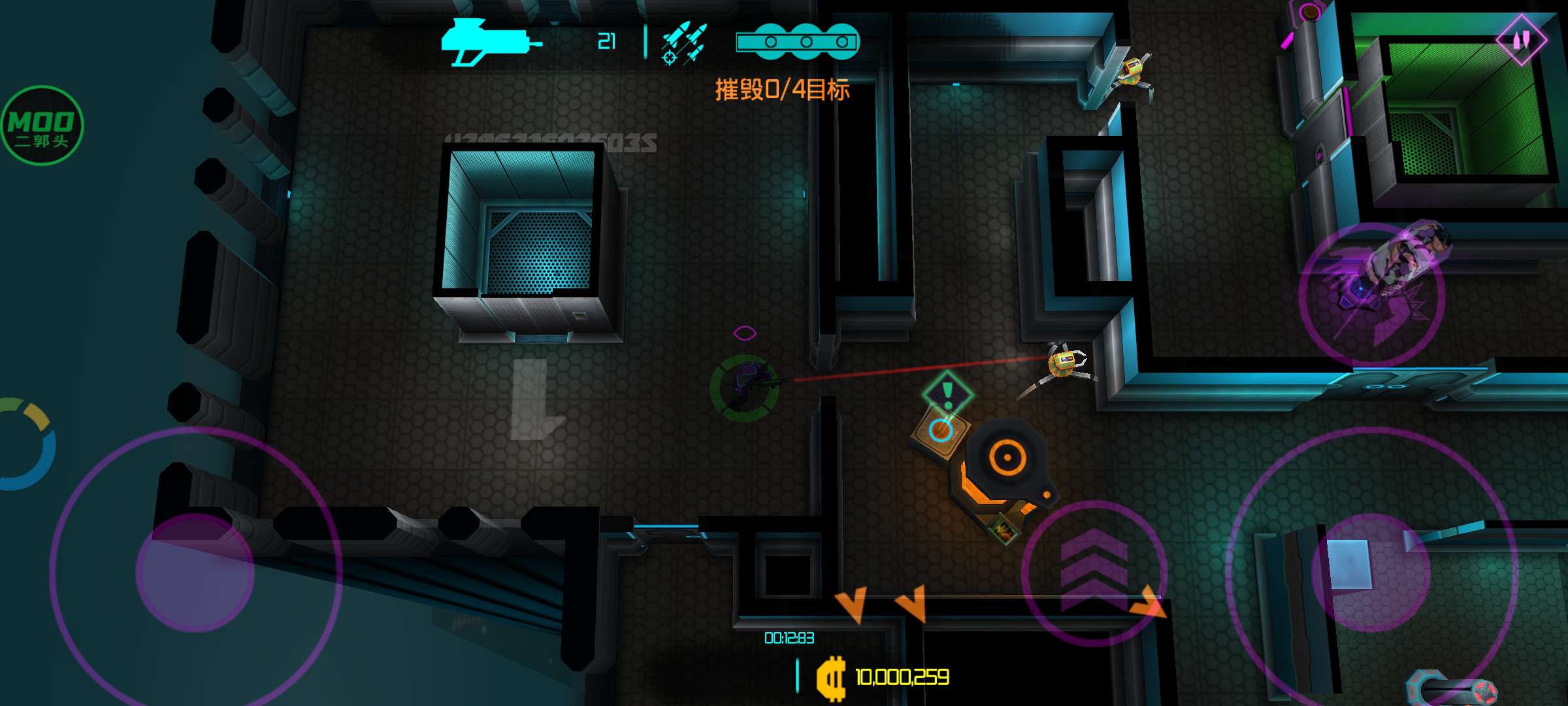Open the green MOD overlay badge
Screen dimensions: 1568x706
coord(42,126)
